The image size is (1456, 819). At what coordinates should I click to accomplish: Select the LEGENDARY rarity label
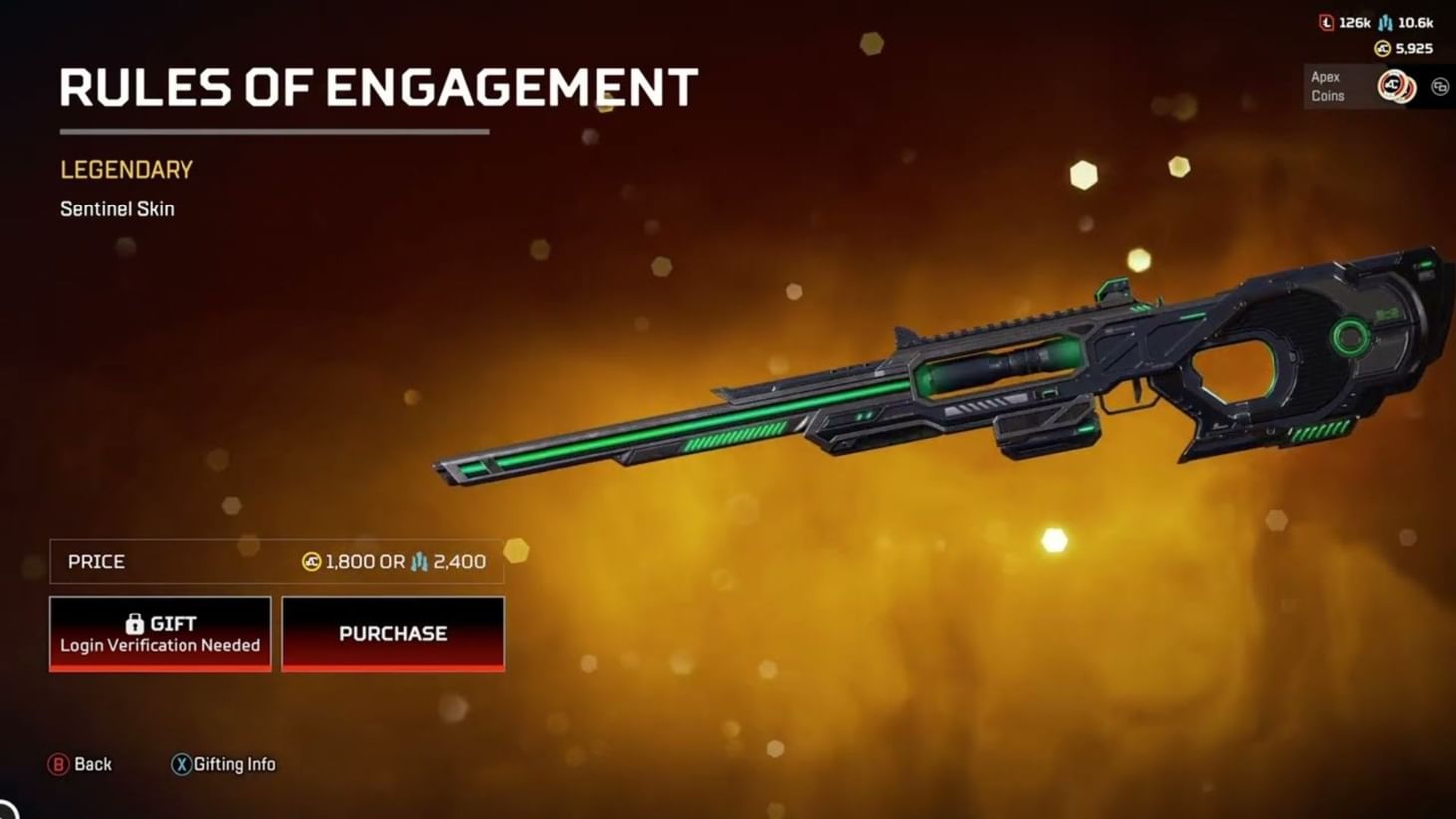126,169
